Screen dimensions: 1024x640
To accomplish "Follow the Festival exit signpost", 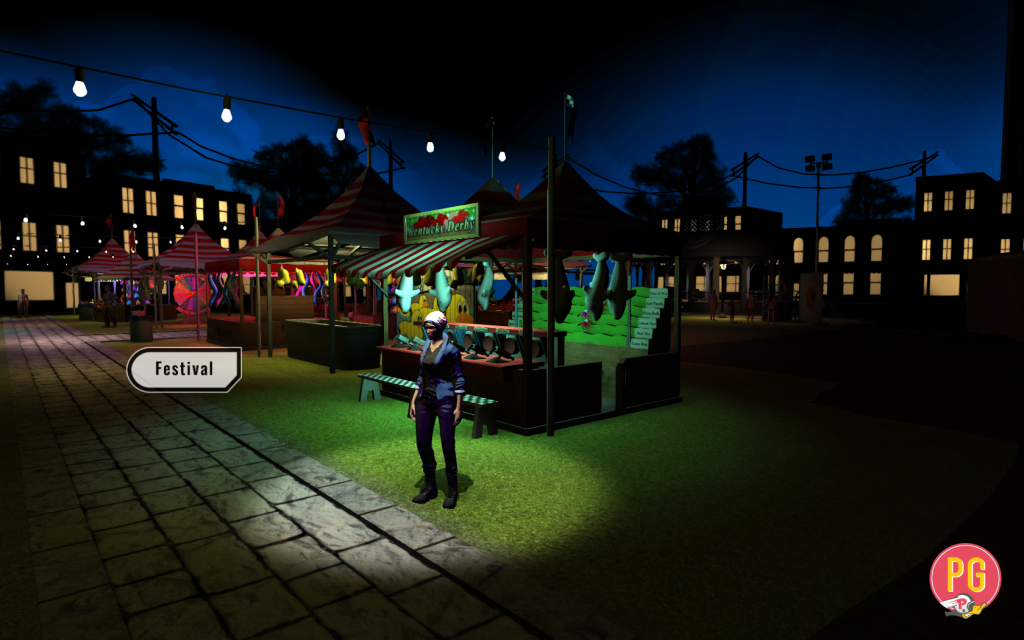I will (x=184, y=369).
